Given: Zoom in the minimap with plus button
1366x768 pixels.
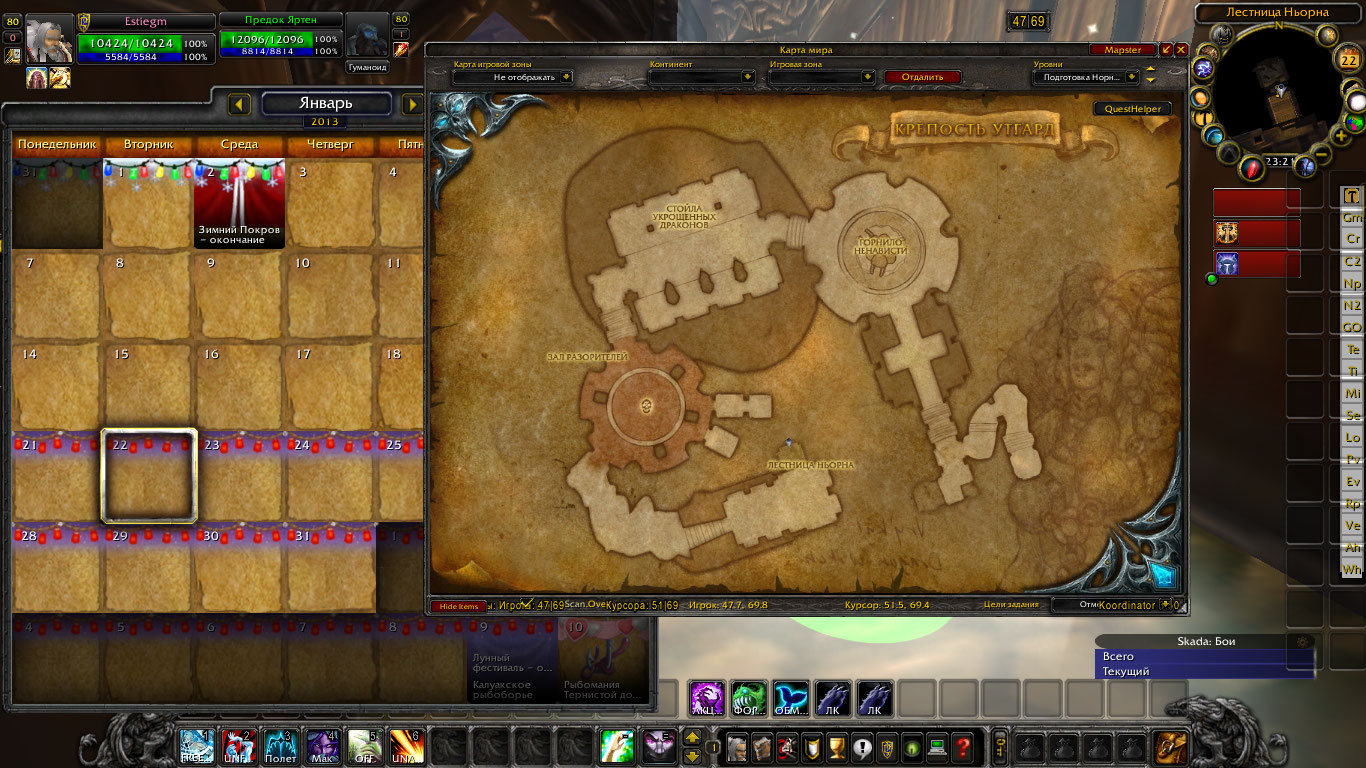Looking at the screenshot, I should 1340,136.
